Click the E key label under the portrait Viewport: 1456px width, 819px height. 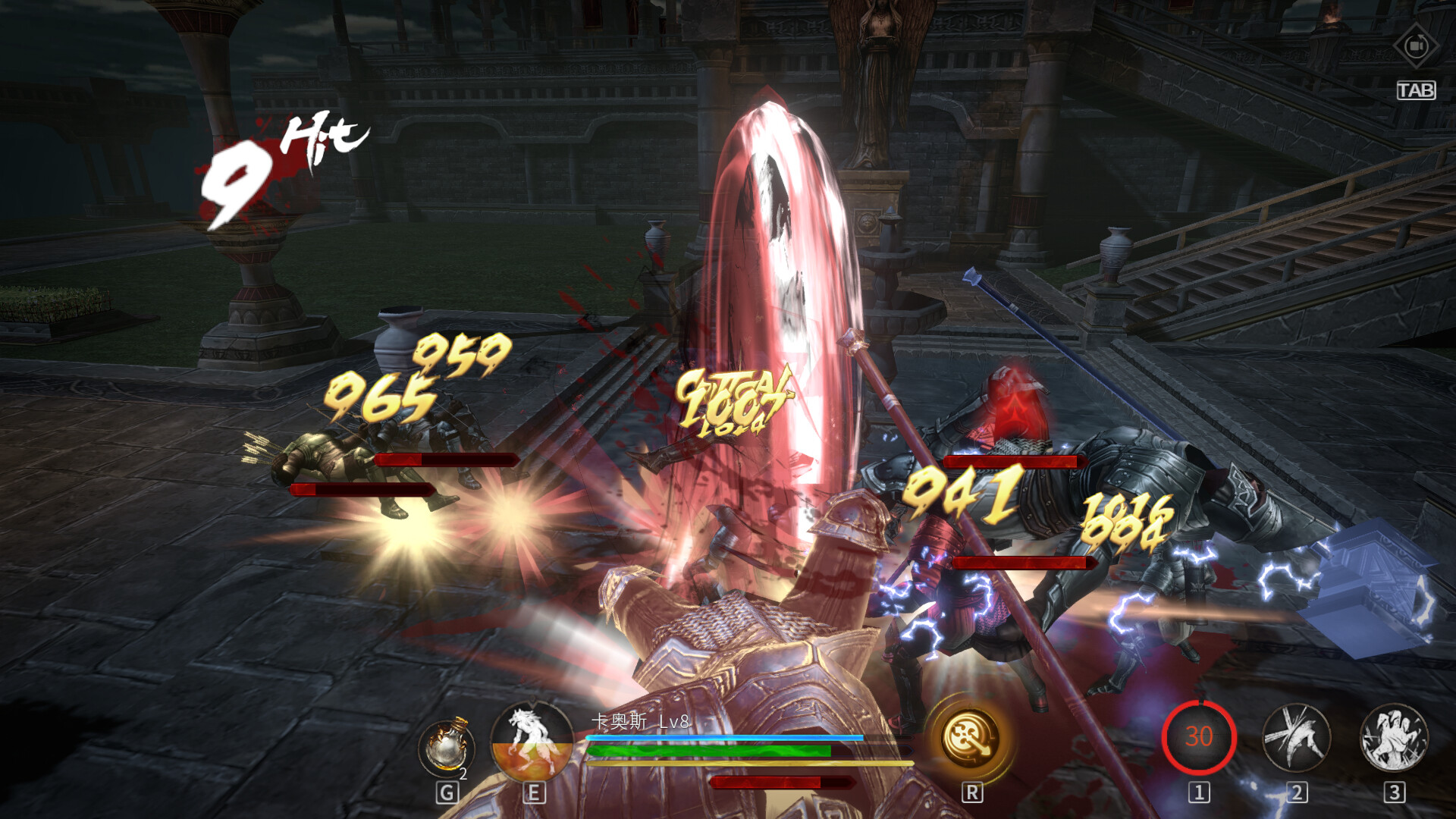(535, 793)
